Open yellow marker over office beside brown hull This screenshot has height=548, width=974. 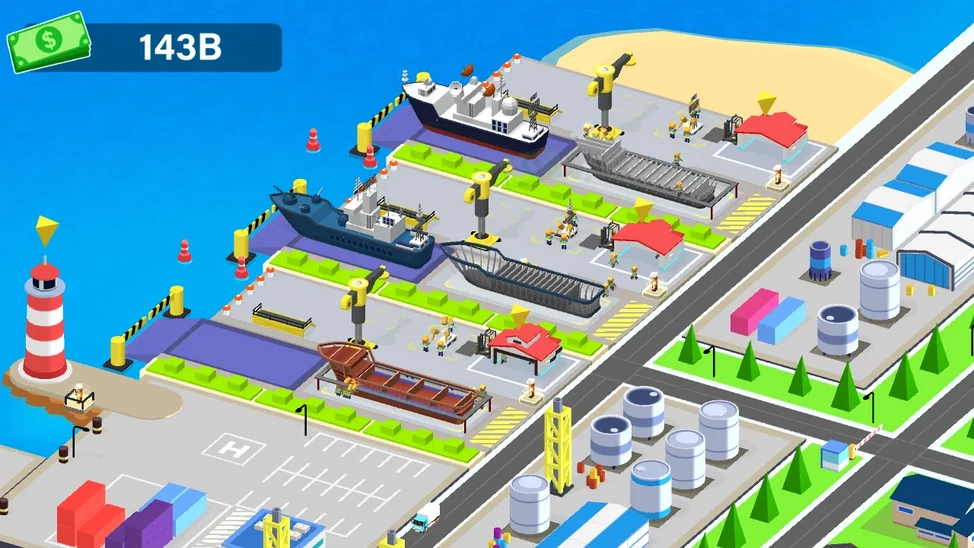[x=520, y=315]
